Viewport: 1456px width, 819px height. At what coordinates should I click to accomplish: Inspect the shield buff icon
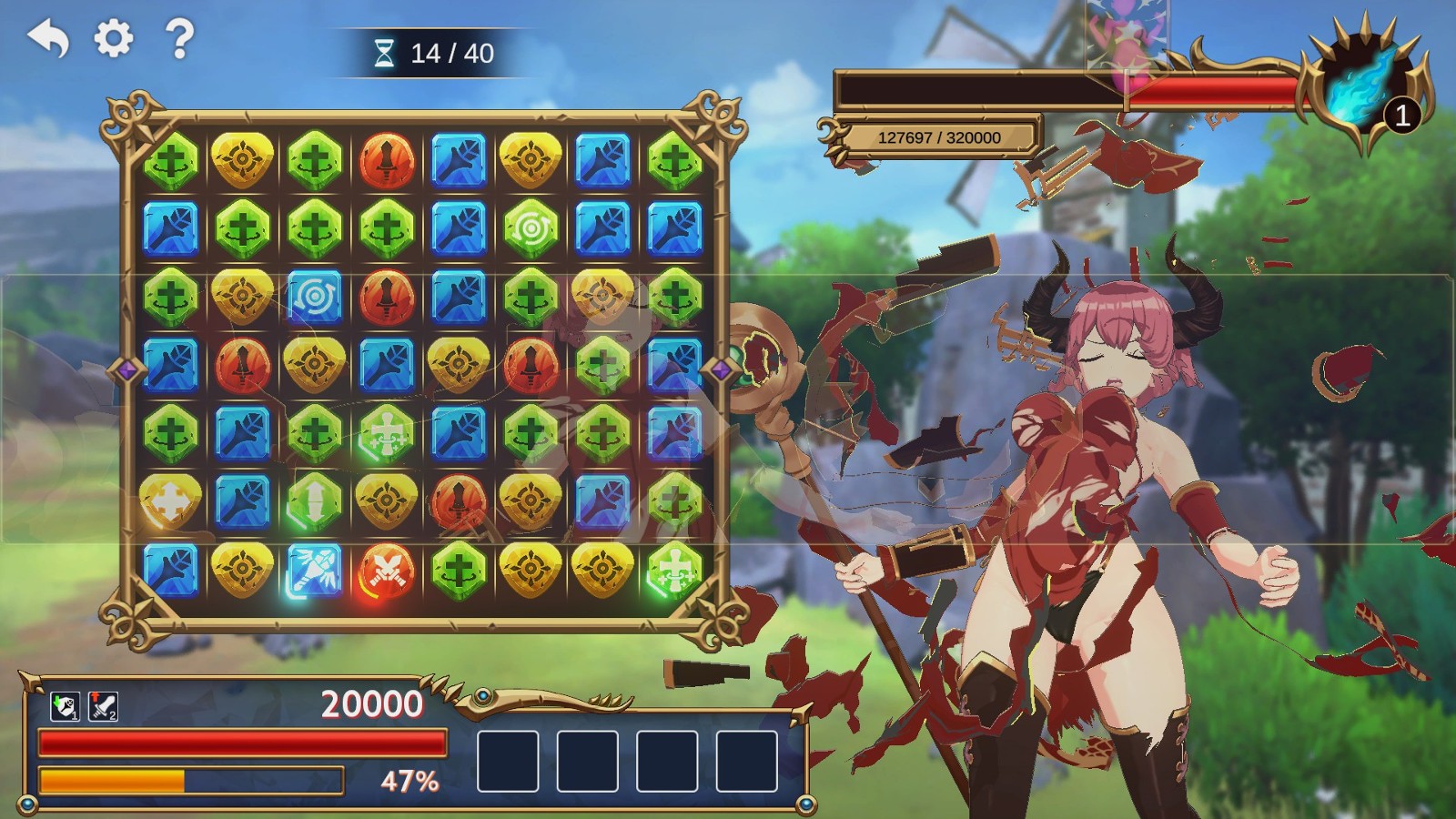click(x=65, y=706)
